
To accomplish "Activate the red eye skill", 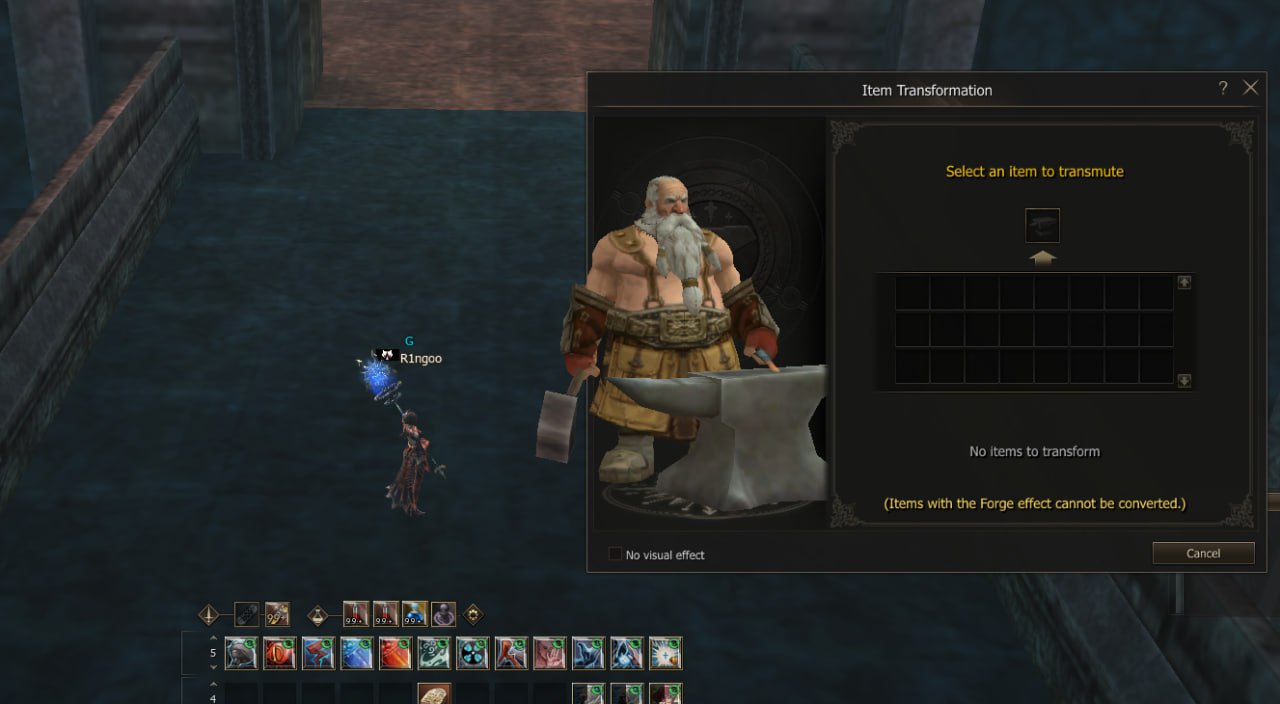I will click(279, 653).
